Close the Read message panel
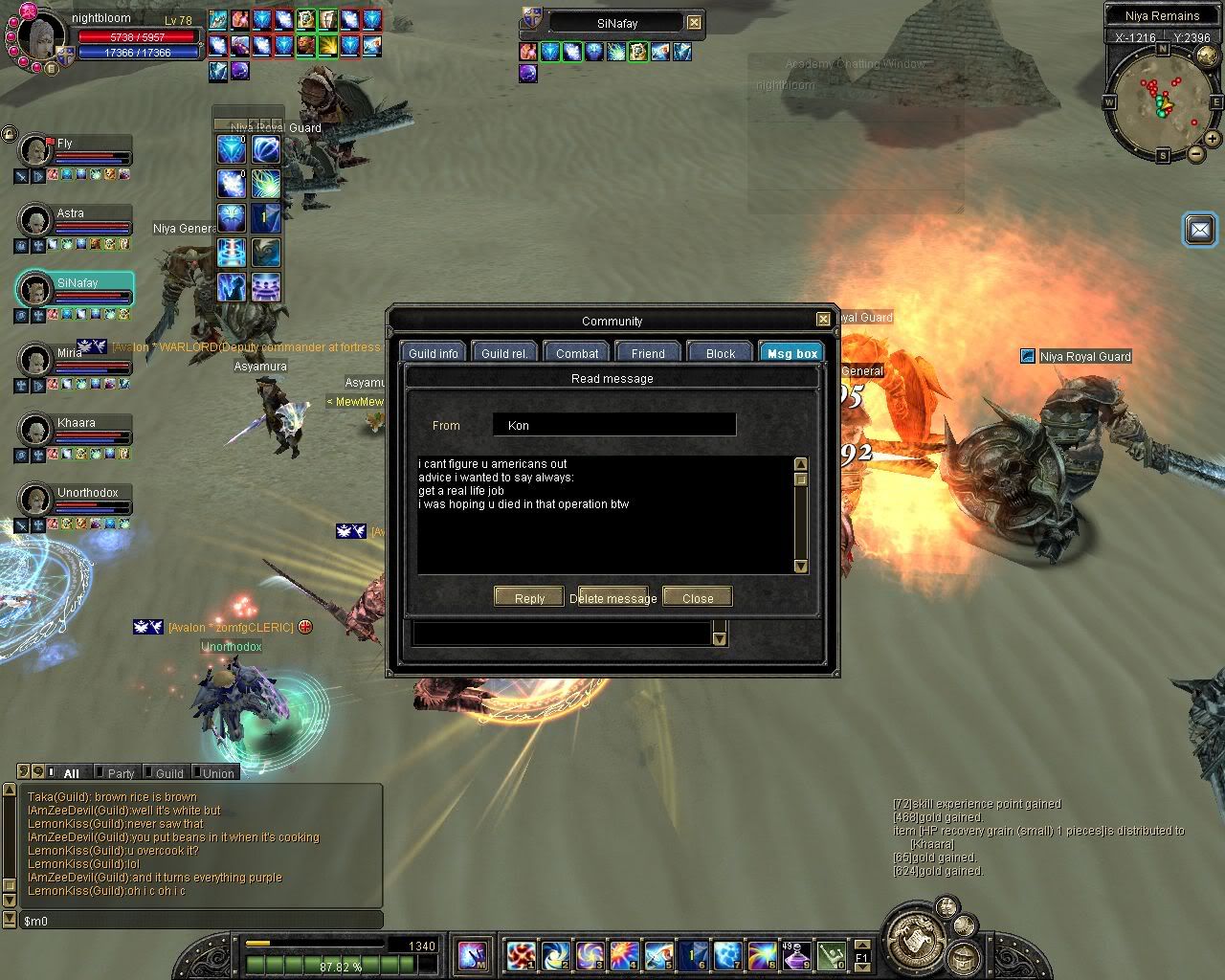Screen dimensions: 1225x980 pos(698,597)
